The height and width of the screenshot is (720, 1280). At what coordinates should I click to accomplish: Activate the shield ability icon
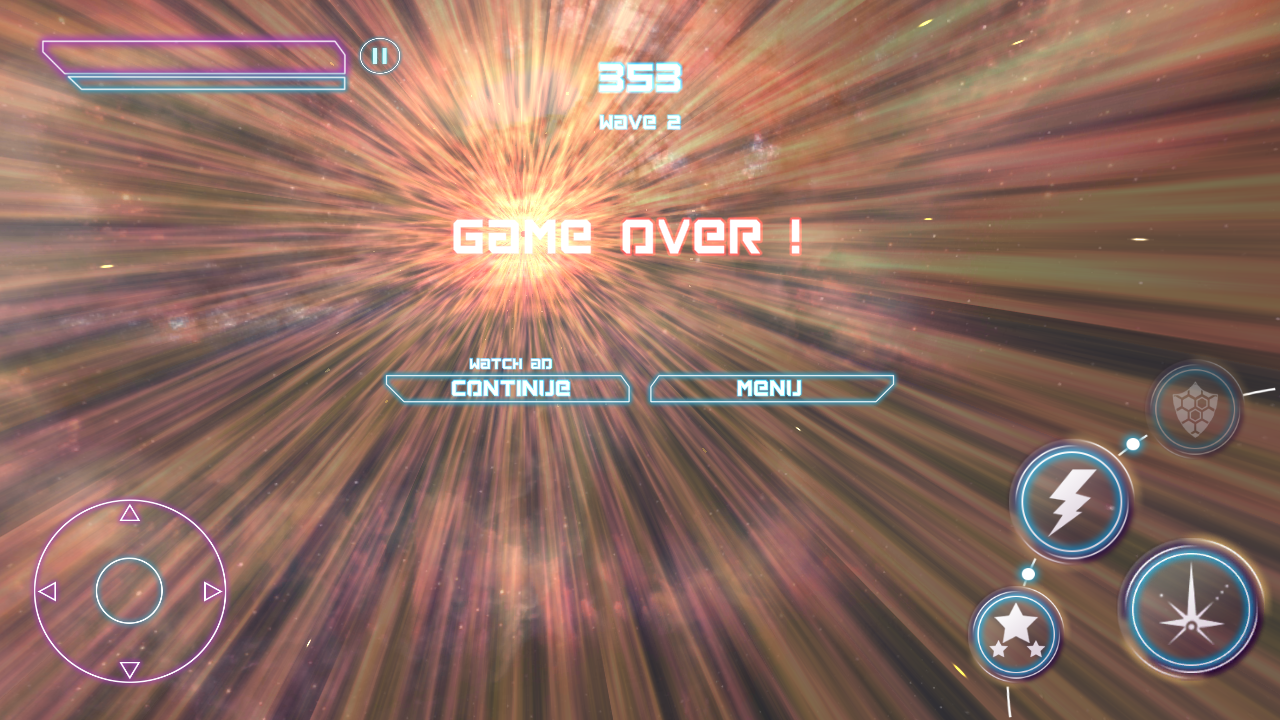click(1195, 409)
